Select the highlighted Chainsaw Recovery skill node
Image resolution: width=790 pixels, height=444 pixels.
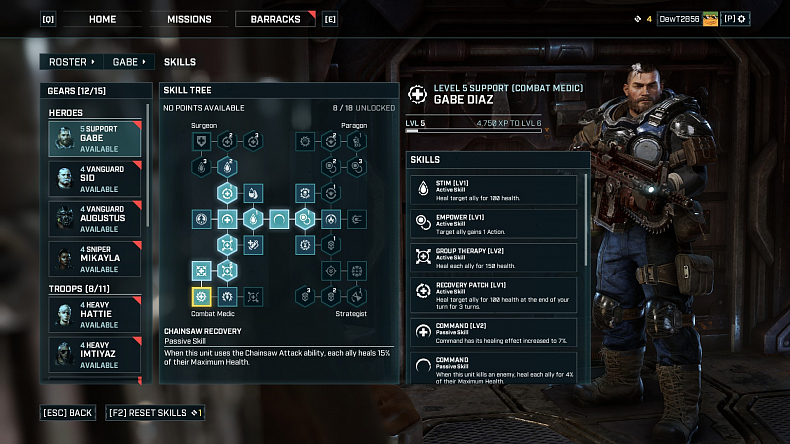pos(202,296)
